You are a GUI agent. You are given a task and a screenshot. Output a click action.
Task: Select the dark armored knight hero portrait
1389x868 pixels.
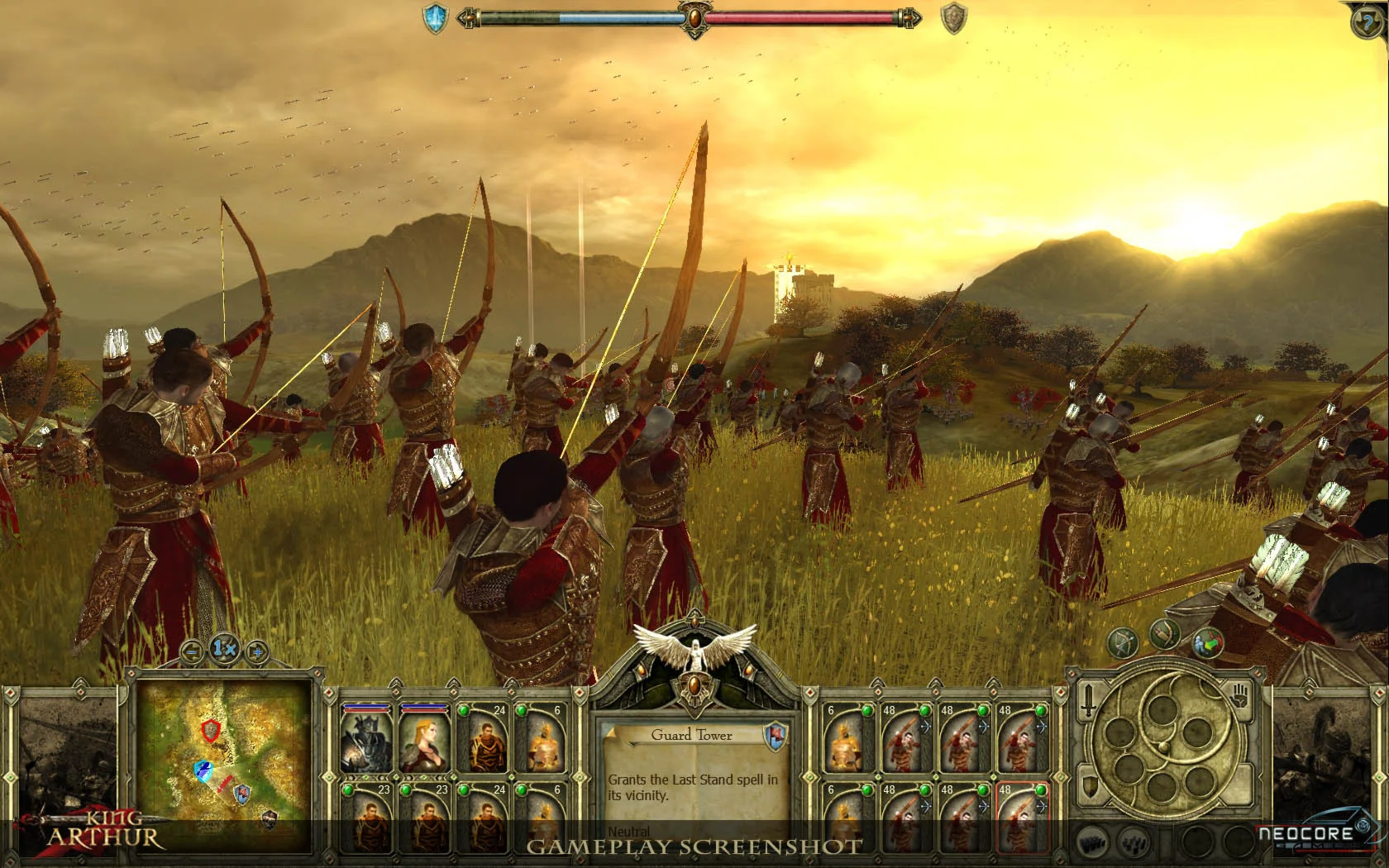[x=365, y=741]
